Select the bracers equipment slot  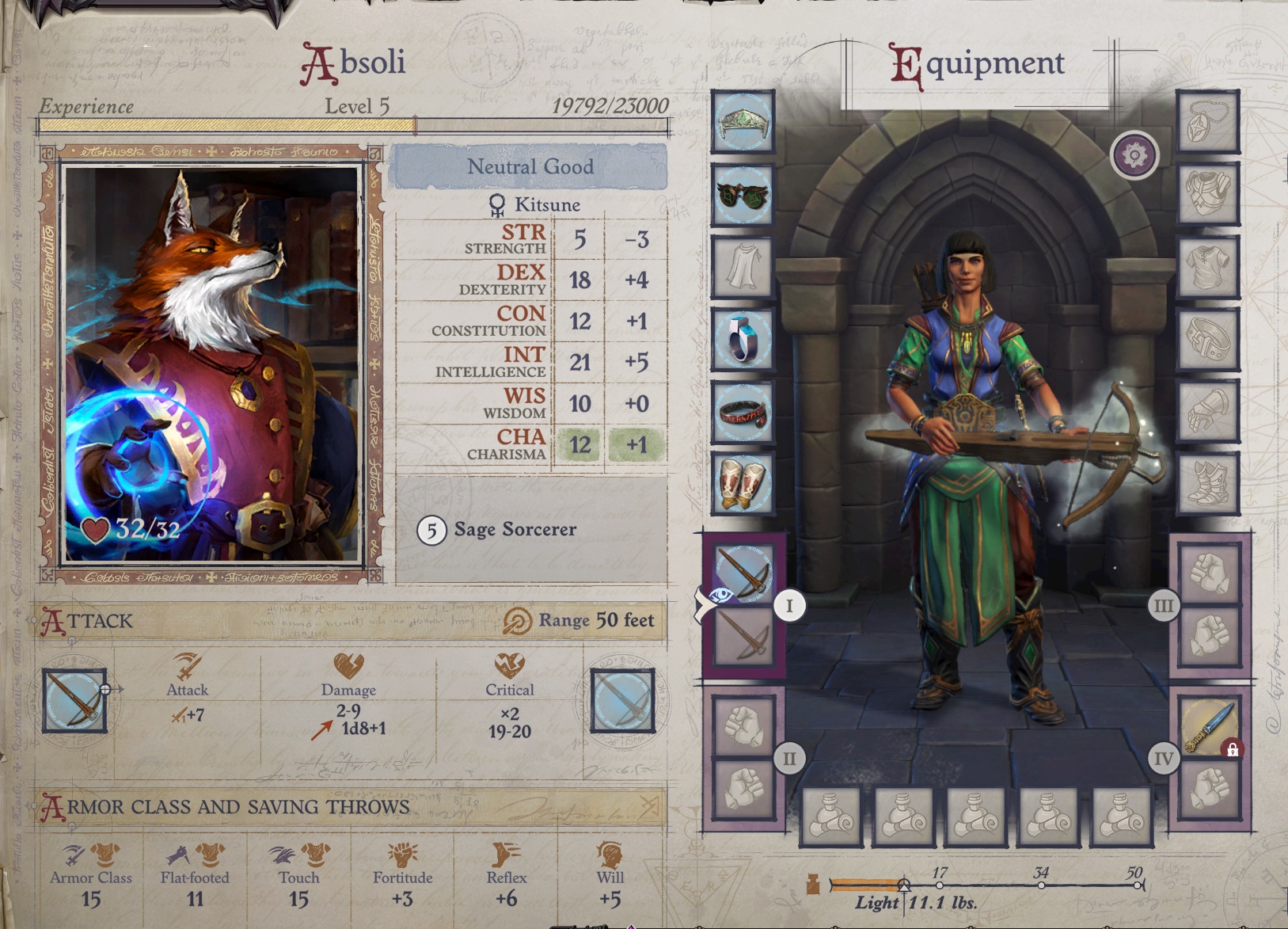pyautogui.click(x=743, y=484)
